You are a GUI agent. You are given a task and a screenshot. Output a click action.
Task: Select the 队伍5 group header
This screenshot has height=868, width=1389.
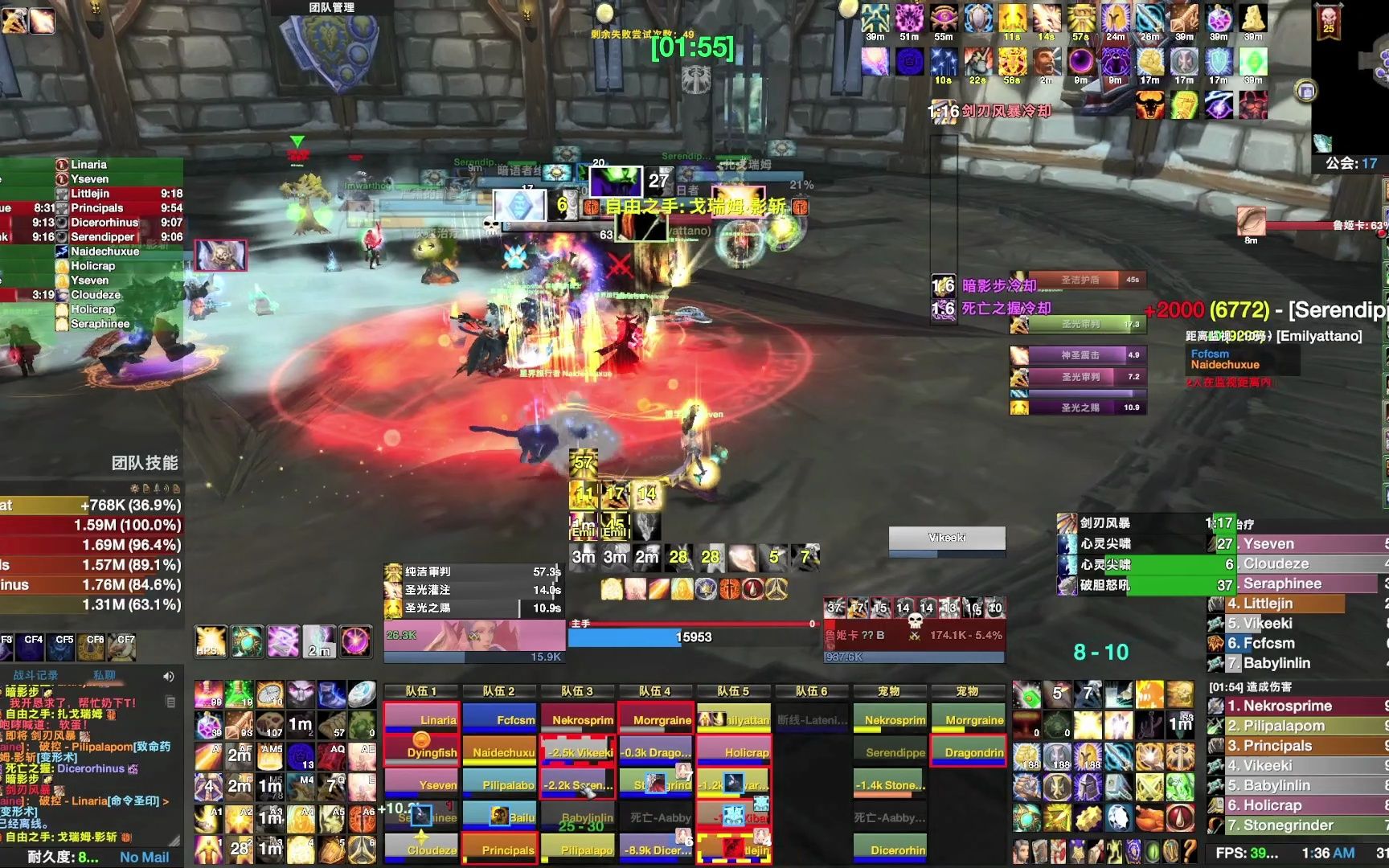point(734,690)
